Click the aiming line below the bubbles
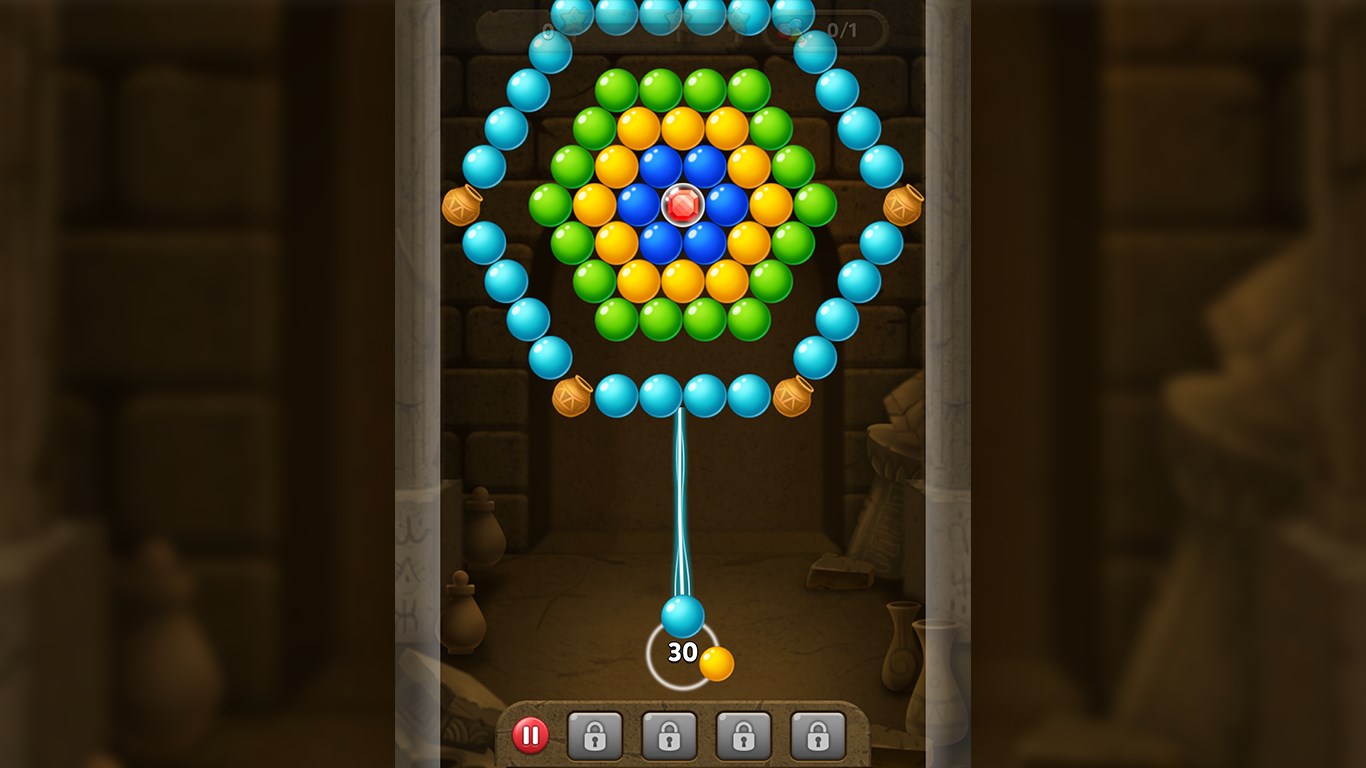This screenshot has height=768, width=1366. pyautogui.click(x=681, y=500)
